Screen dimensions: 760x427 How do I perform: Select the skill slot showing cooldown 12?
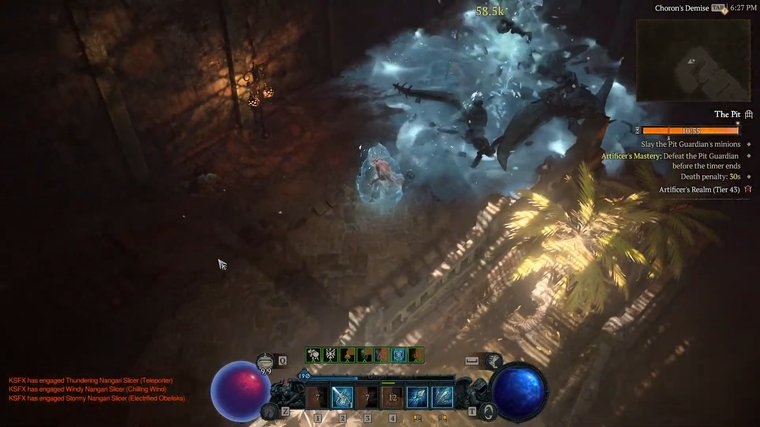[x=391, y=397]
